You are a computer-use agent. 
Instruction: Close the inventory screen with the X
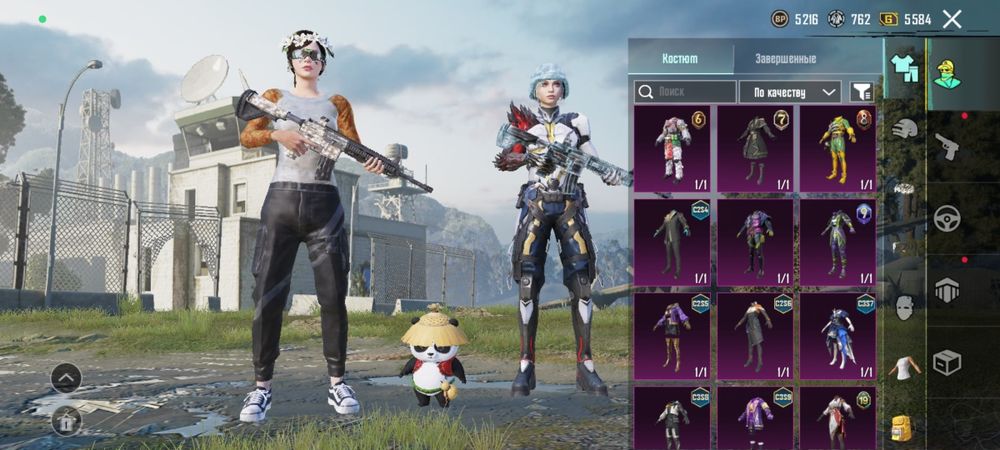point(952,19)
